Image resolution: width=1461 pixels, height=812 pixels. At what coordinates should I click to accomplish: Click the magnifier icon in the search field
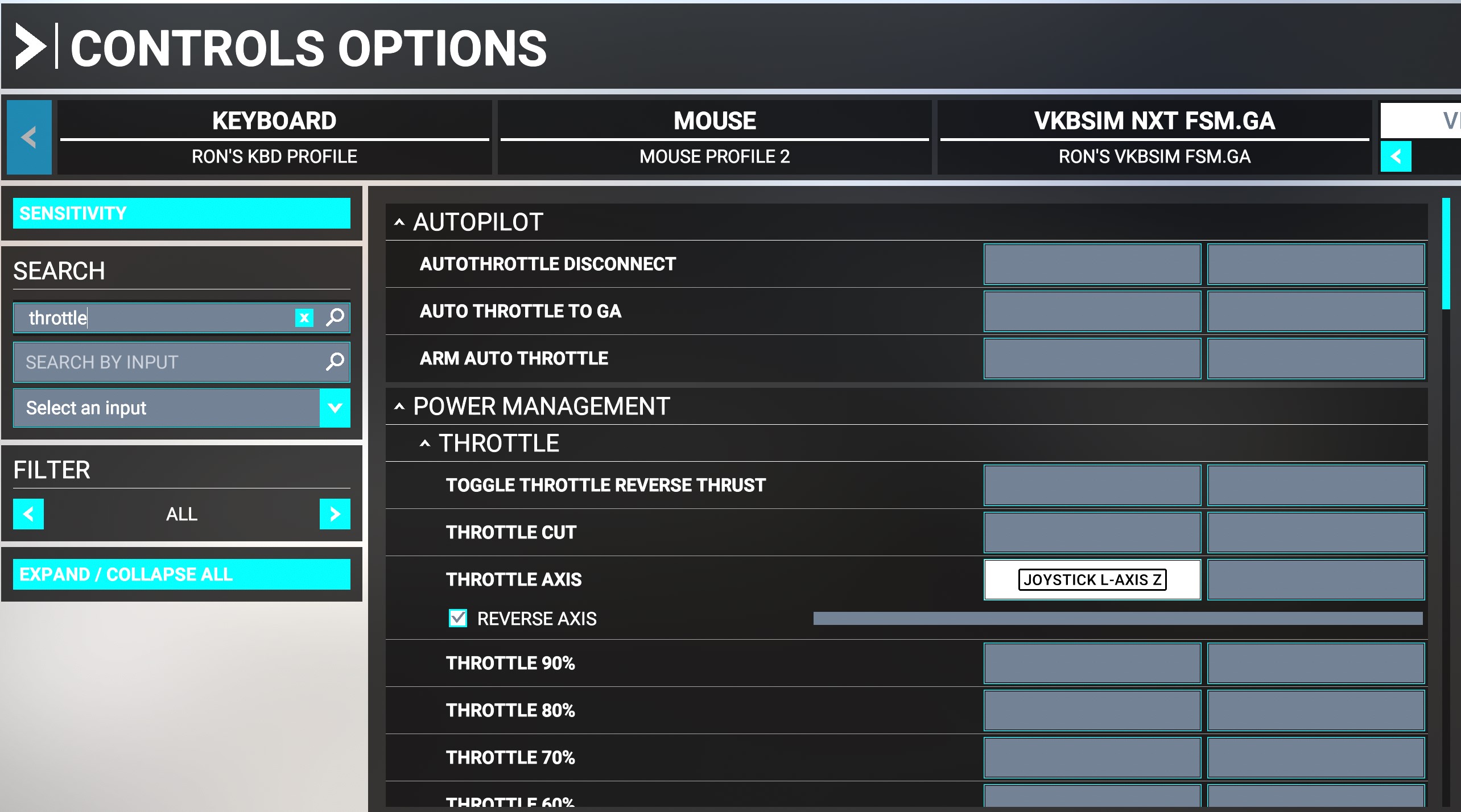click(335, 318)
